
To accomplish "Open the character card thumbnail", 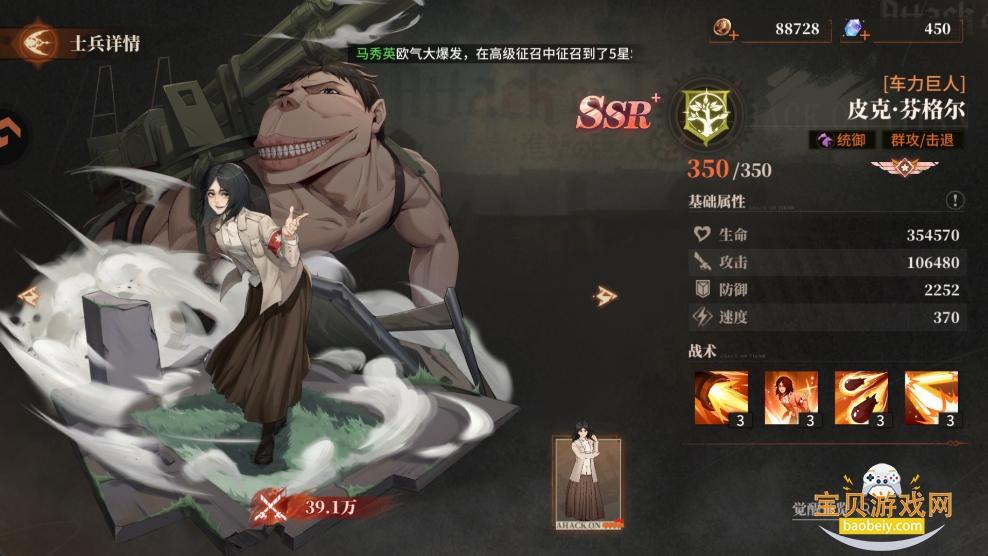I will (x=587, y=482).
